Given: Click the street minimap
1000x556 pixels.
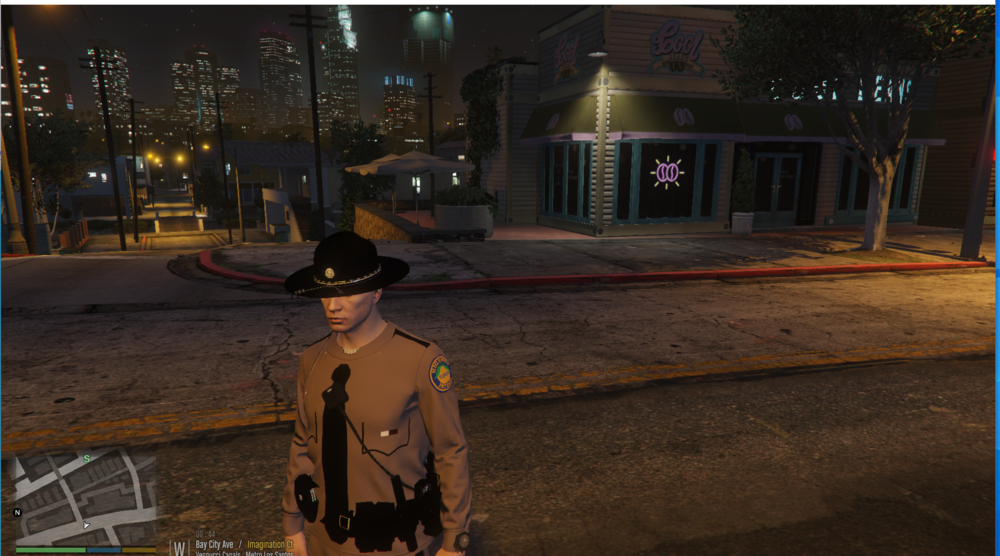Looking at the screenshot, I should [85, 498].
